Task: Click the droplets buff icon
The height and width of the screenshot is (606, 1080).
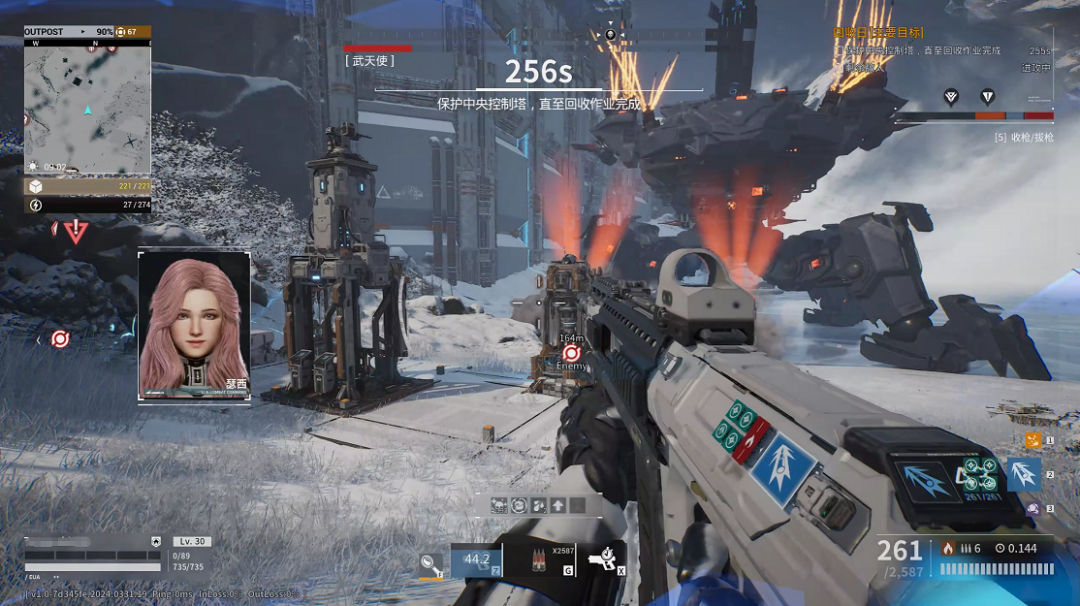Action: (x=539, y=506)
